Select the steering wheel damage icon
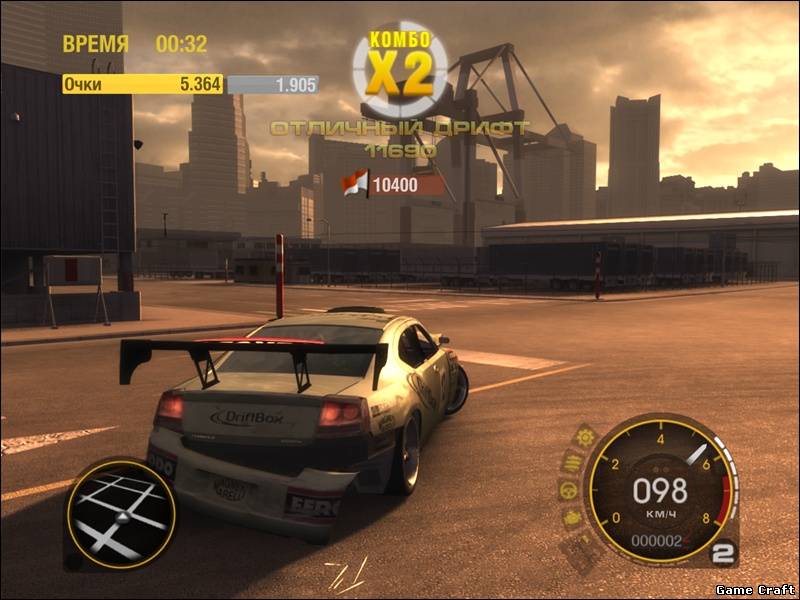The height and width of the screenshot is (600, 800). pos(567,490)
